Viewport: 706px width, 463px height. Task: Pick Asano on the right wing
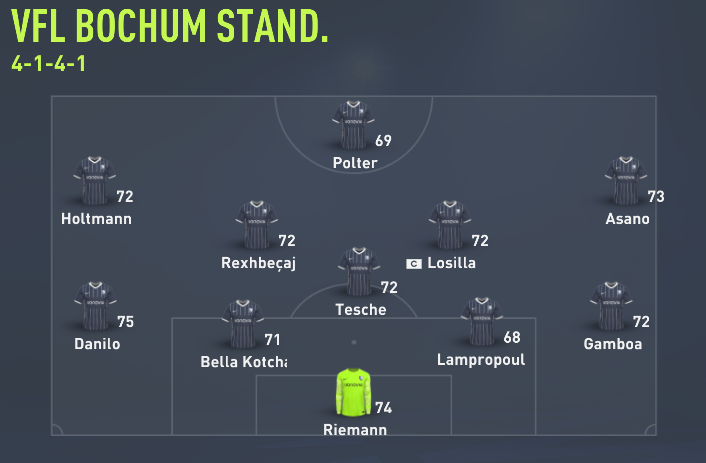[x=626, y=181]
